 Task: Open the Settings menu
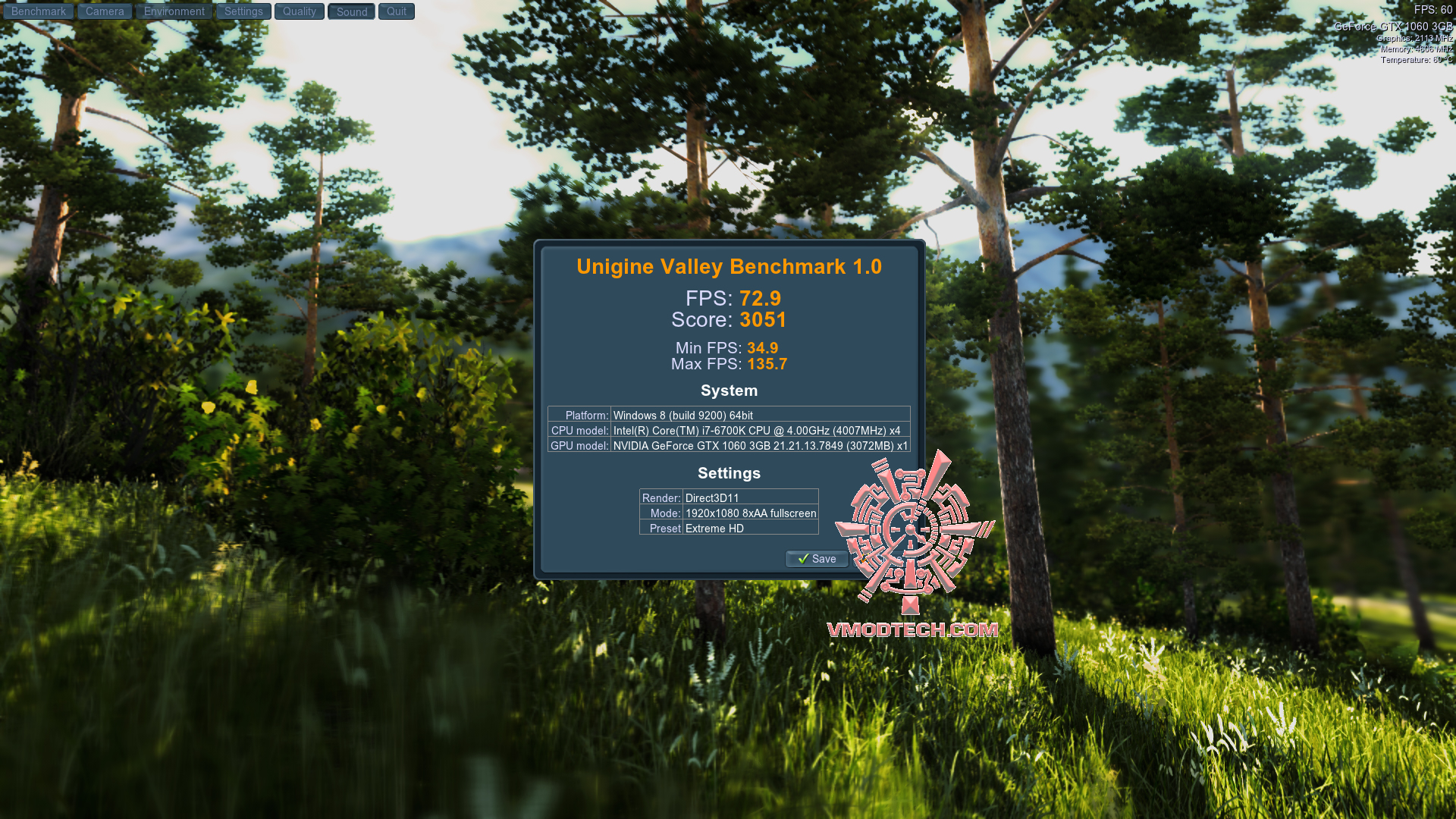[x=243, y=11]
